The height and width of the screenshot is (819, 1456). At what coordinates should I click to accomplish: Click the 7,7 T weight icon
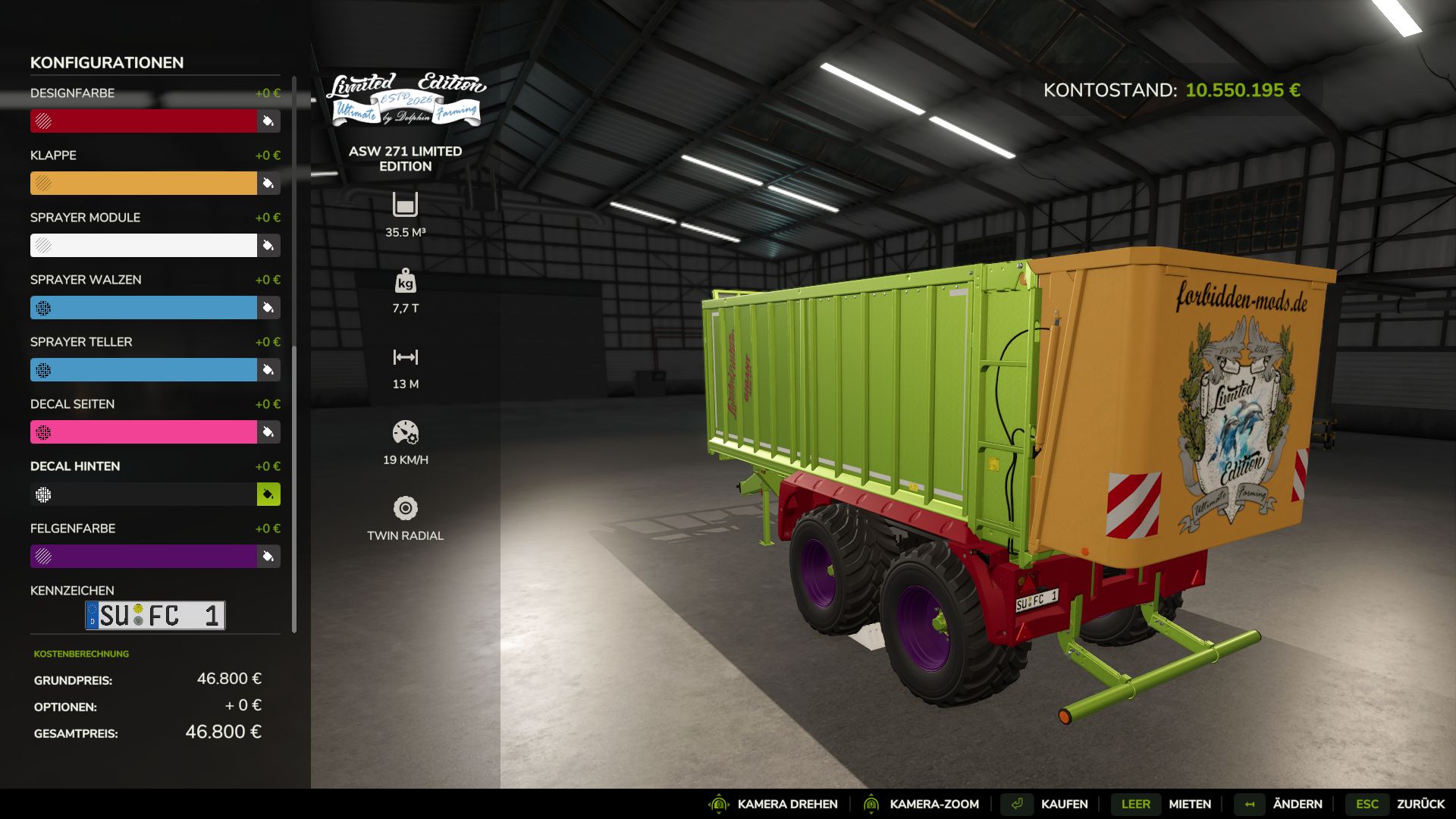406,282
